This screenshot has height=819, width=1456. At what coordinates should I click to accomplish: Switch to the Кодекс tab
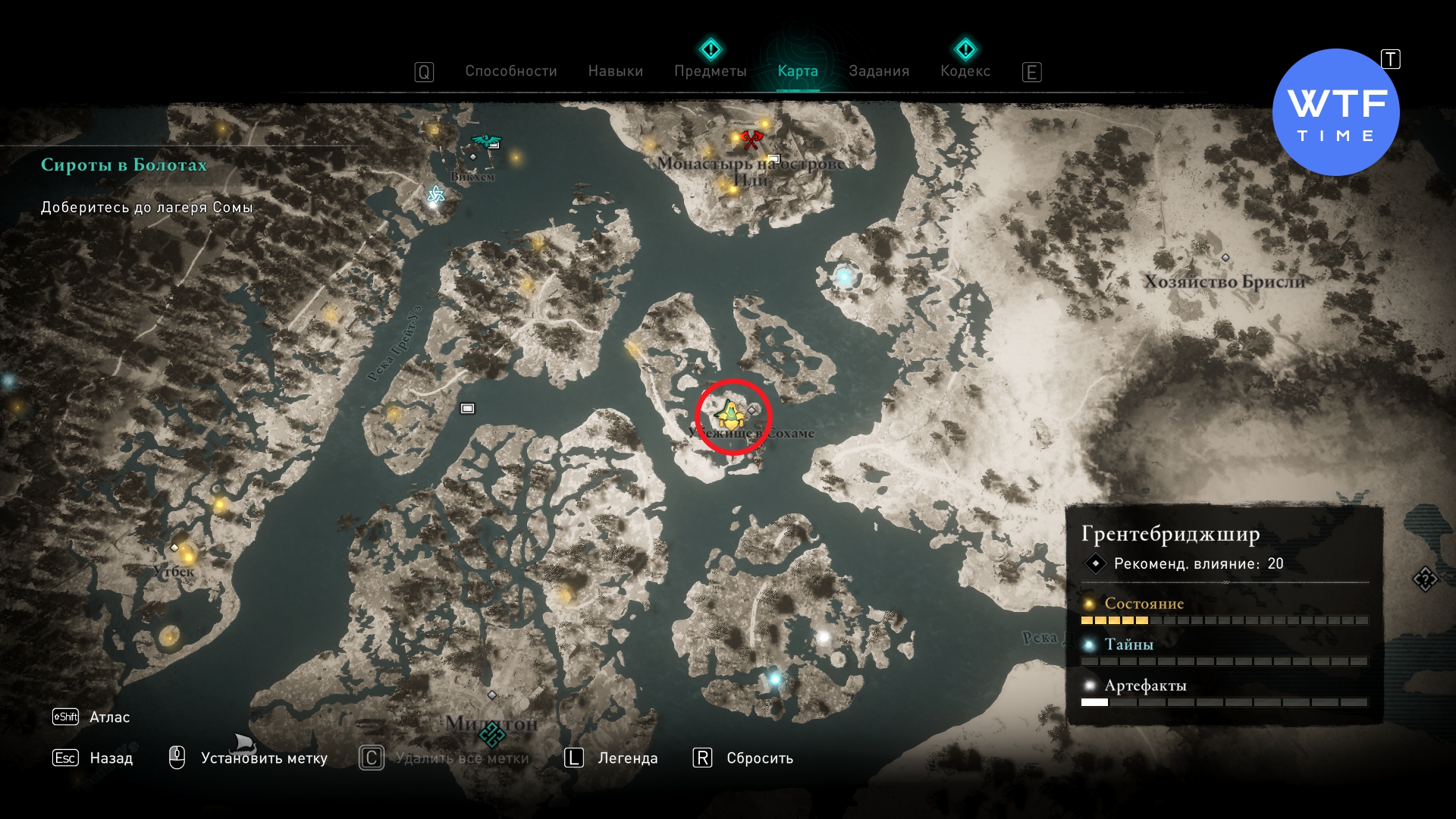pyautogui.click(x=965, y=71)
